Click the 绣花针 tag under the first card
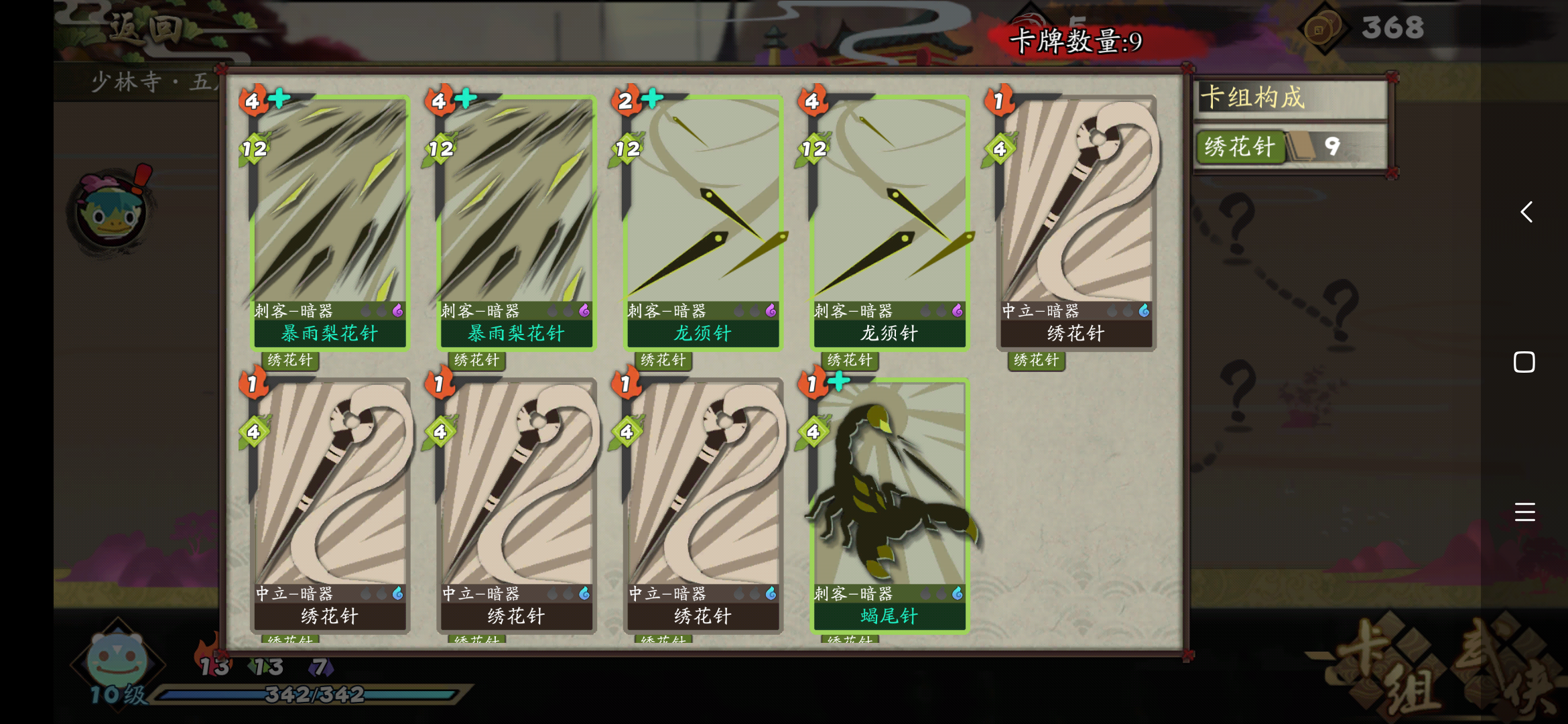Screen dimensions: 1568x724 [x=291, y=361]
